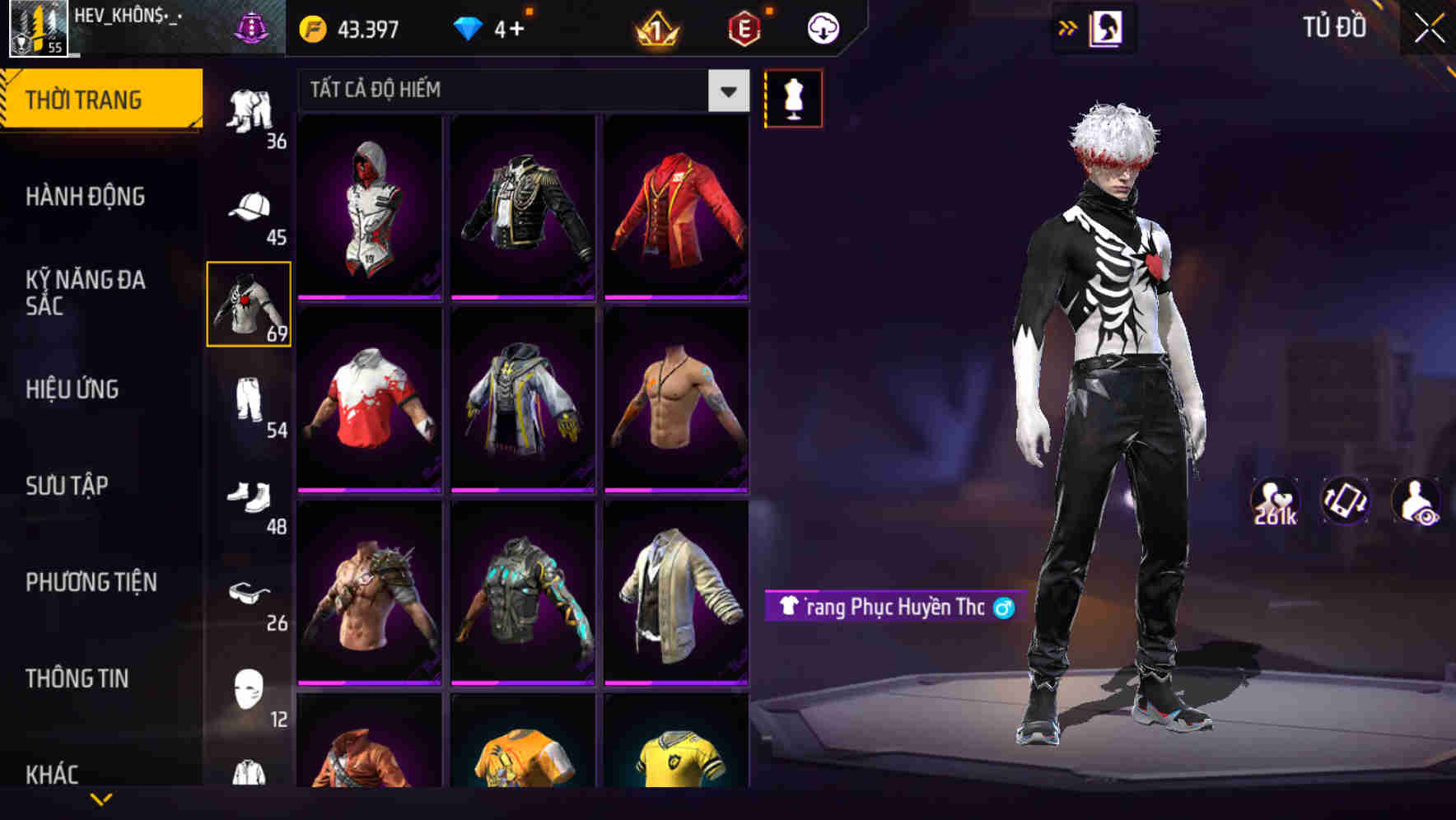Image resolution: width=1456 pixels, height=820 pixels.
Task: Open the cloud download button
Action: (x=823, y=26)
